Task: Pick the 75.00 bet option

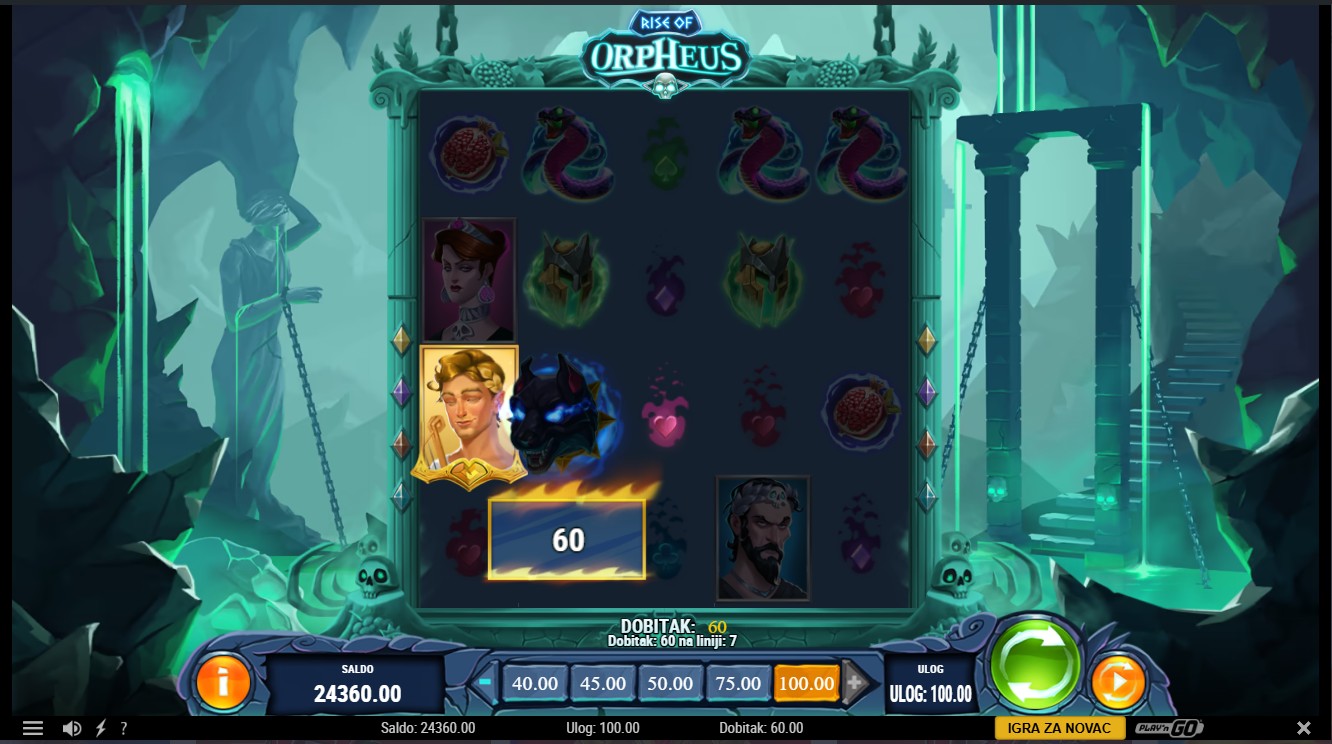Action: pyautogui.click(x=738, y=684)
